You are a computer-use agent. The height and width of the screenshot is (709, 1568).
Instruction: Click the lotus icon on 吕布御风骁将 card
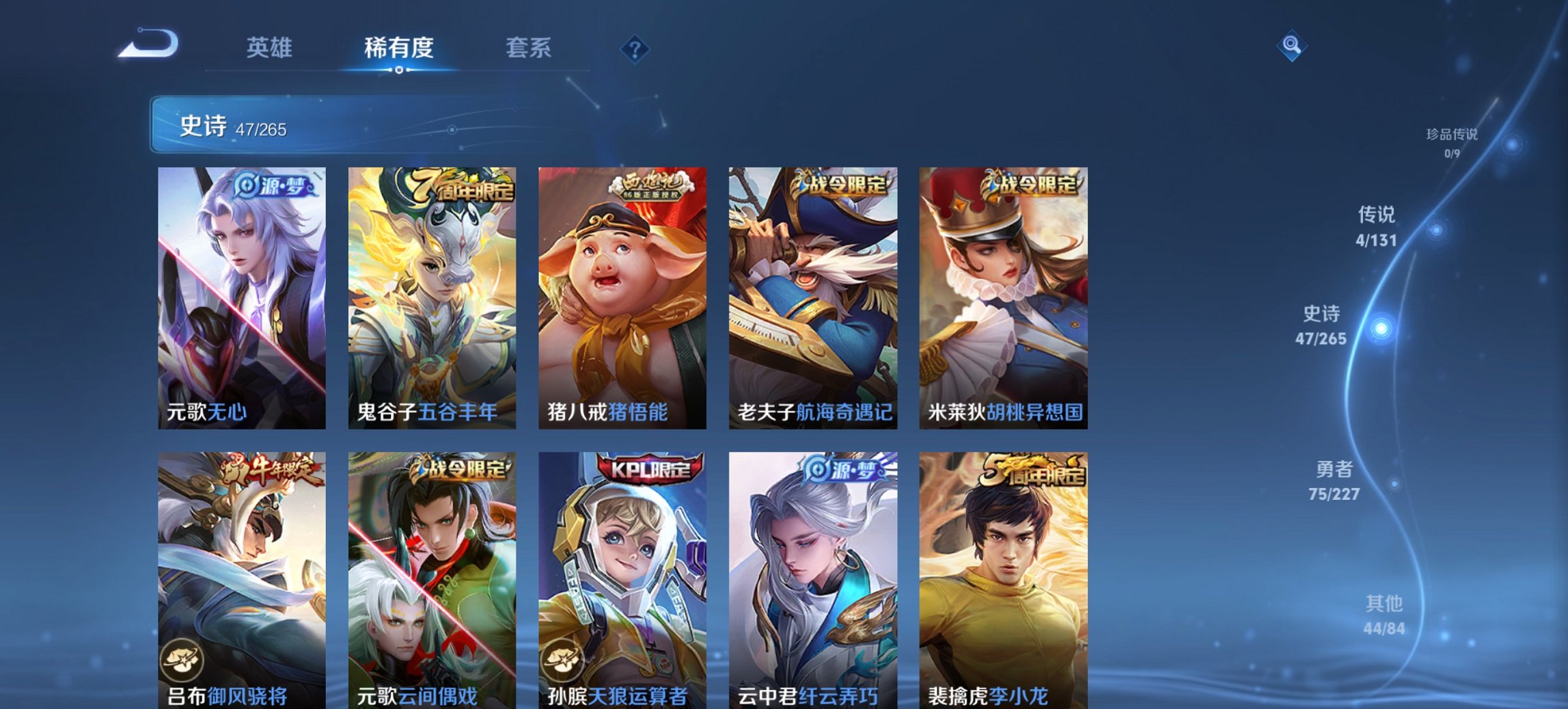[180, 660]
